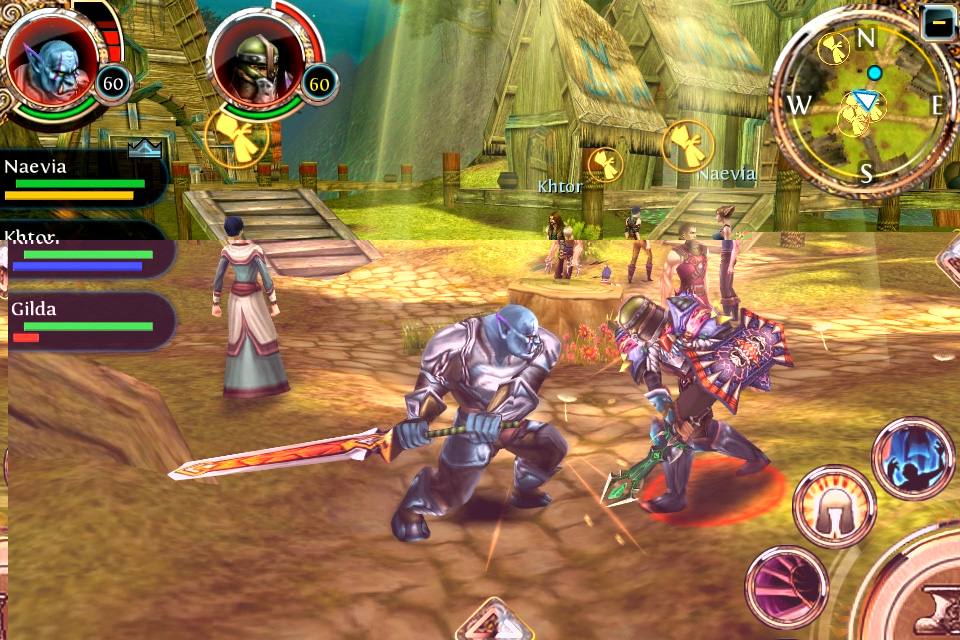The height and width of the screenshot is (640, 960).
Task: Select party member Naevia's frame
Action: [x=82, y=180]
